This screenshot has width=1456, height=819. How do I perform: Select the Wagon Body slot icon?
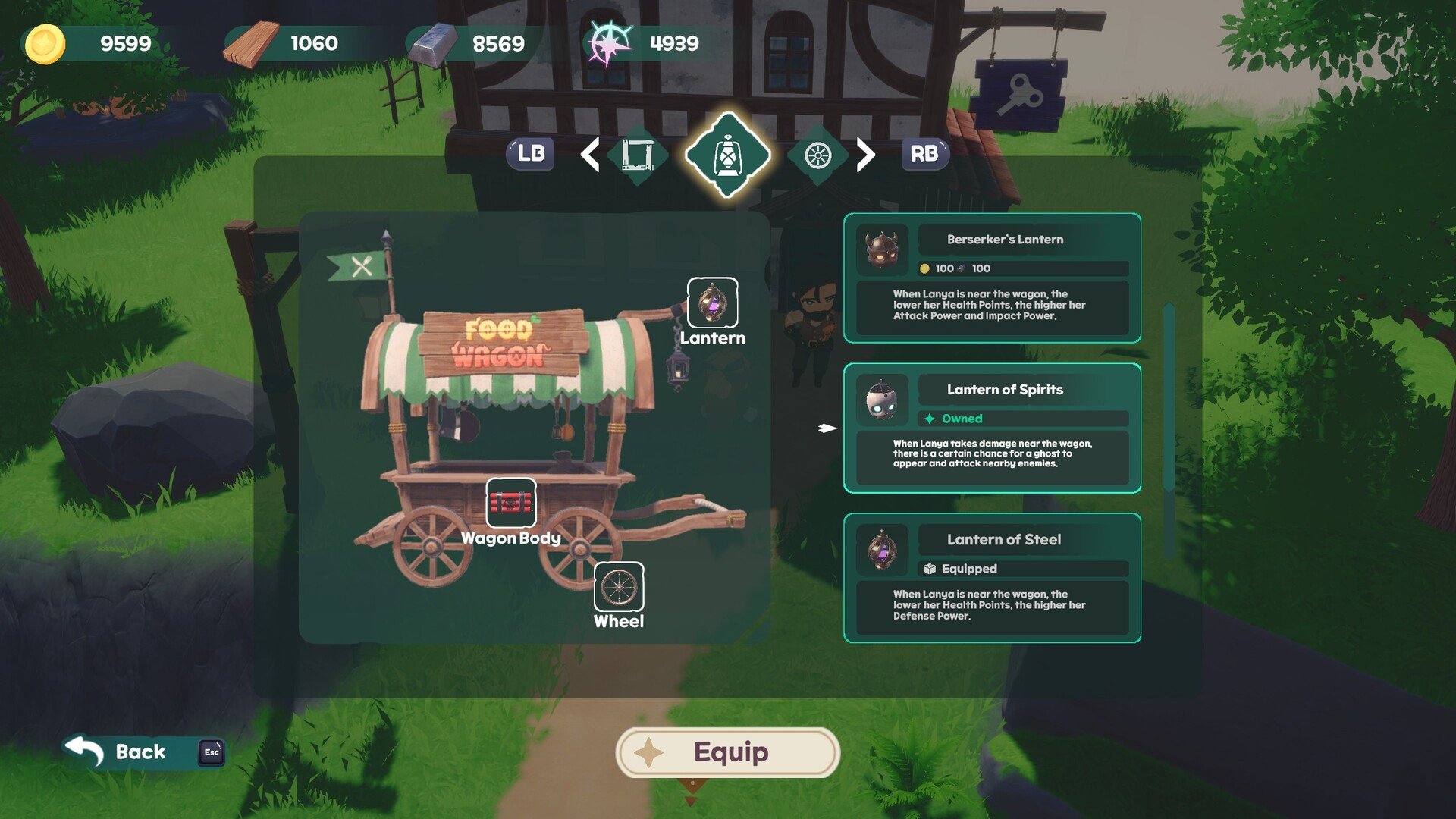(510, 503)
